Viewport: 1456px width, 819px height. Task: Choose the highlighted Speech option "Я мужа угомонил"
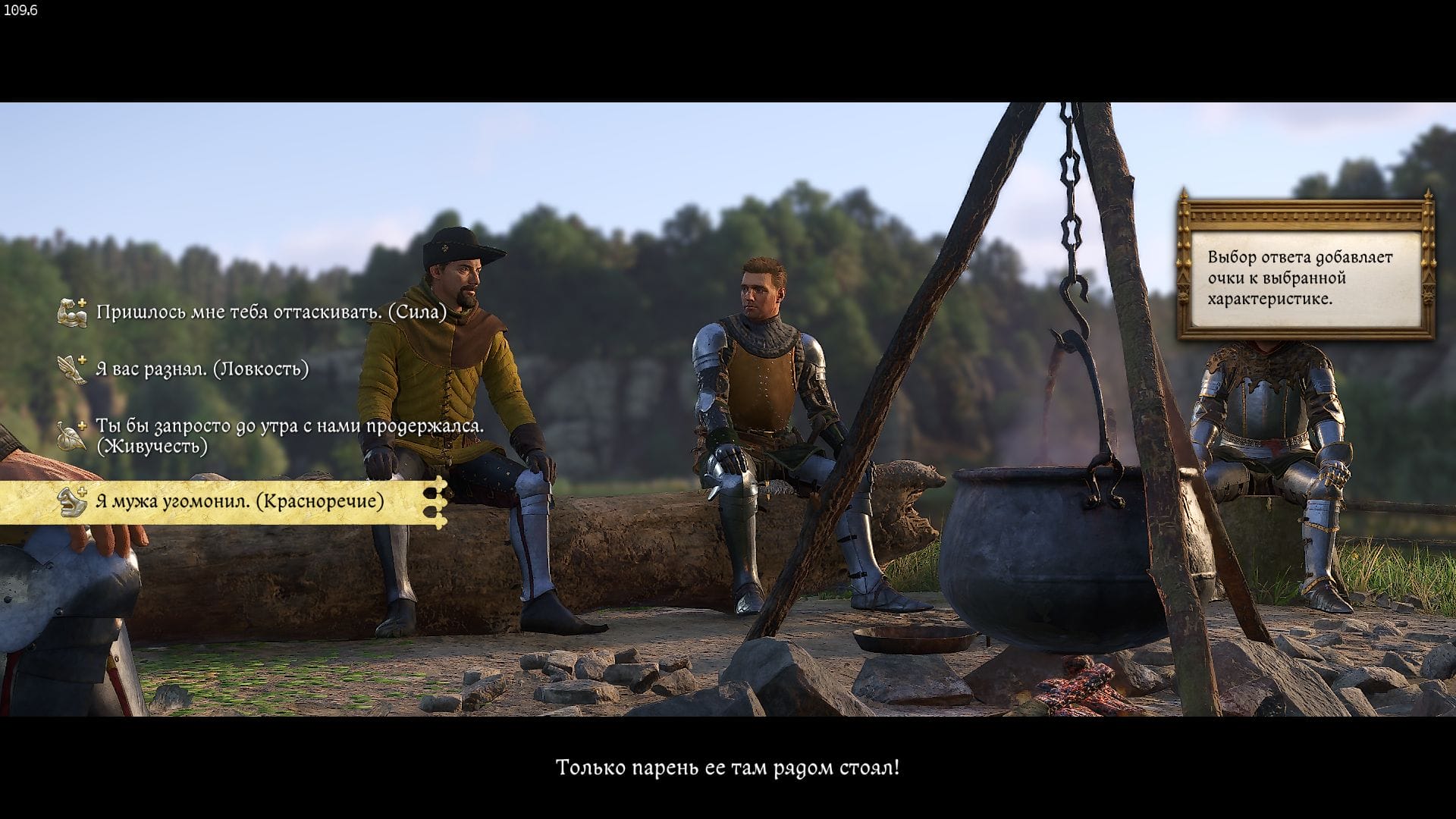coord(239,501)
